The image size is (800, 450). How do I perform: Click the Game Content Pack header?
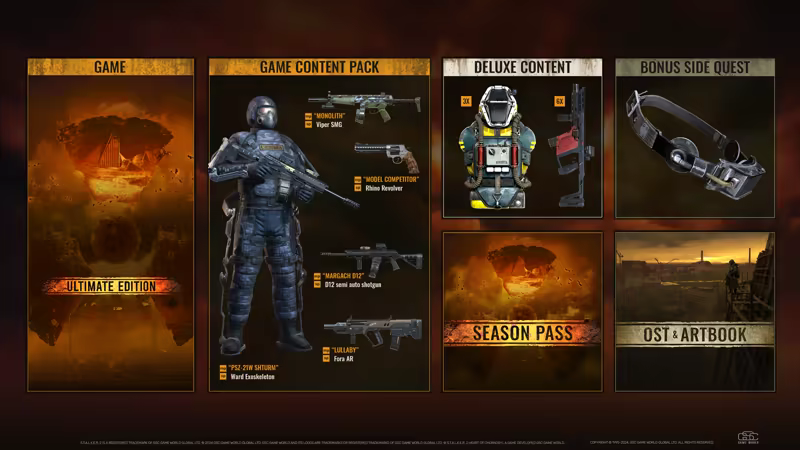pos(318,67)
